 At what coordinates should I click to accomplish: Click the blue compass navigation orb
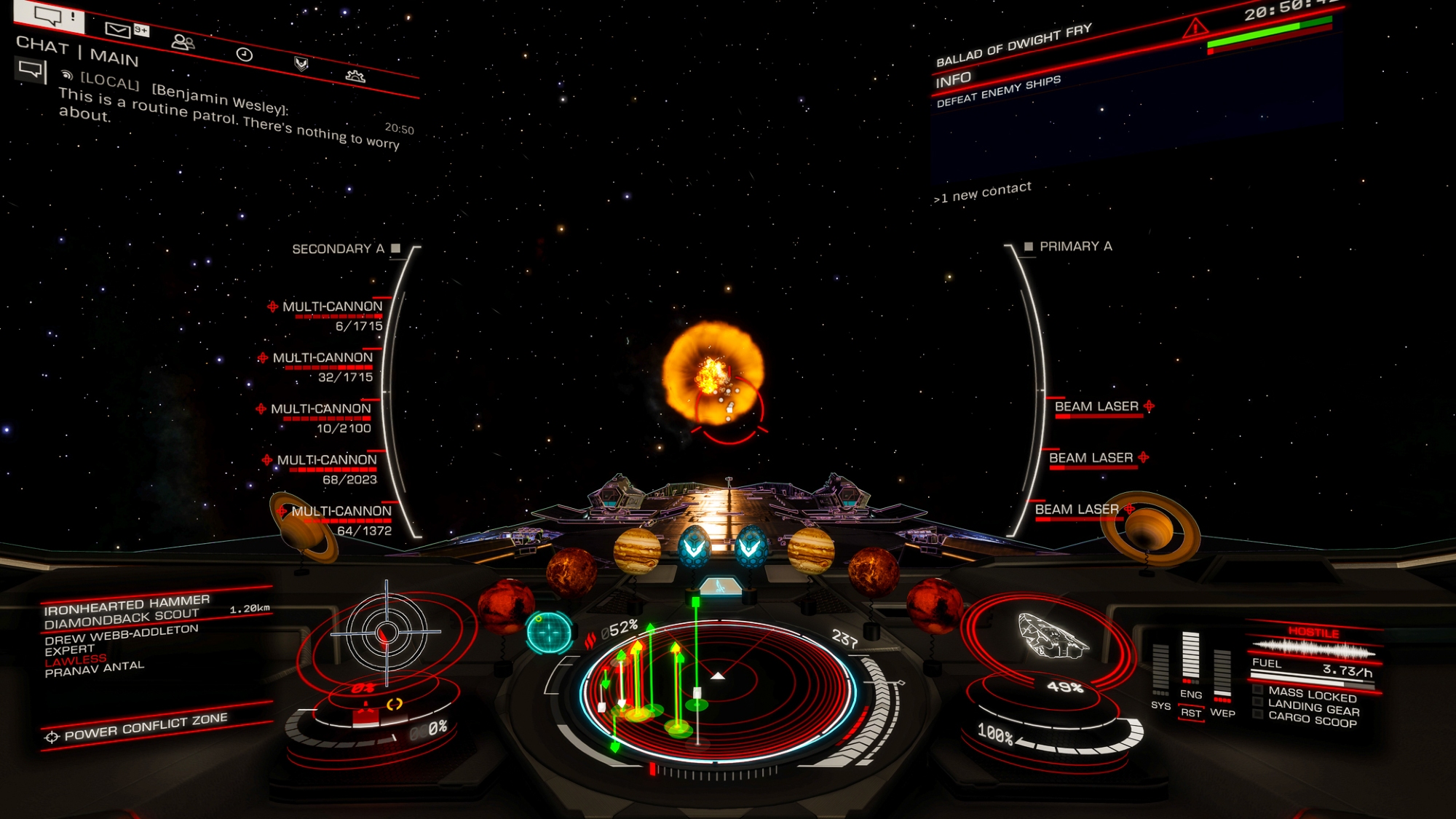(x=549, y=631)
